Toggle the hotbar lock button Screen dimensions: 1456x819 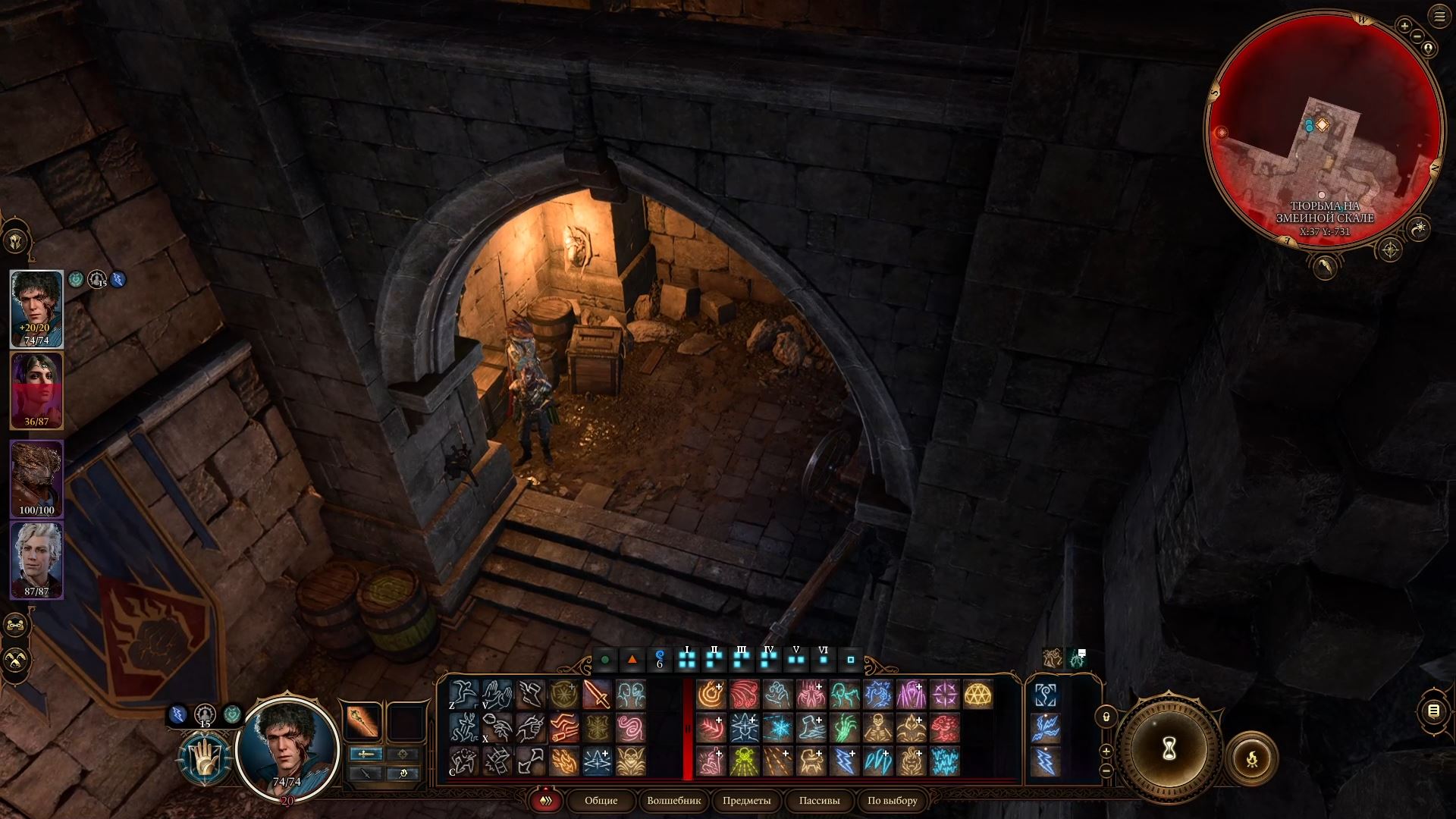point(1106,717)
